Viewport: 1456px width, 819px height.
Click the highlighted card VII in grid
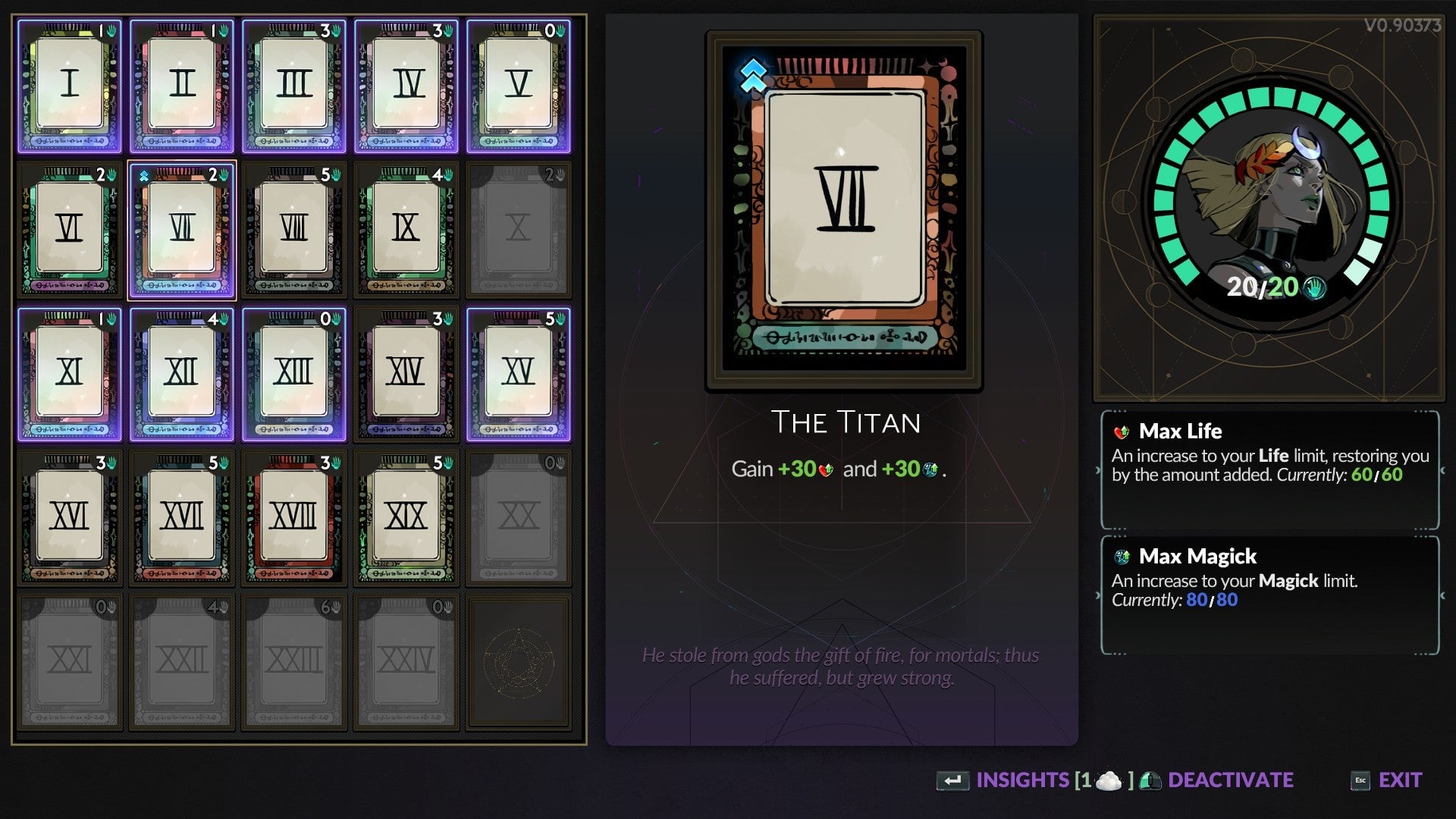182,230
